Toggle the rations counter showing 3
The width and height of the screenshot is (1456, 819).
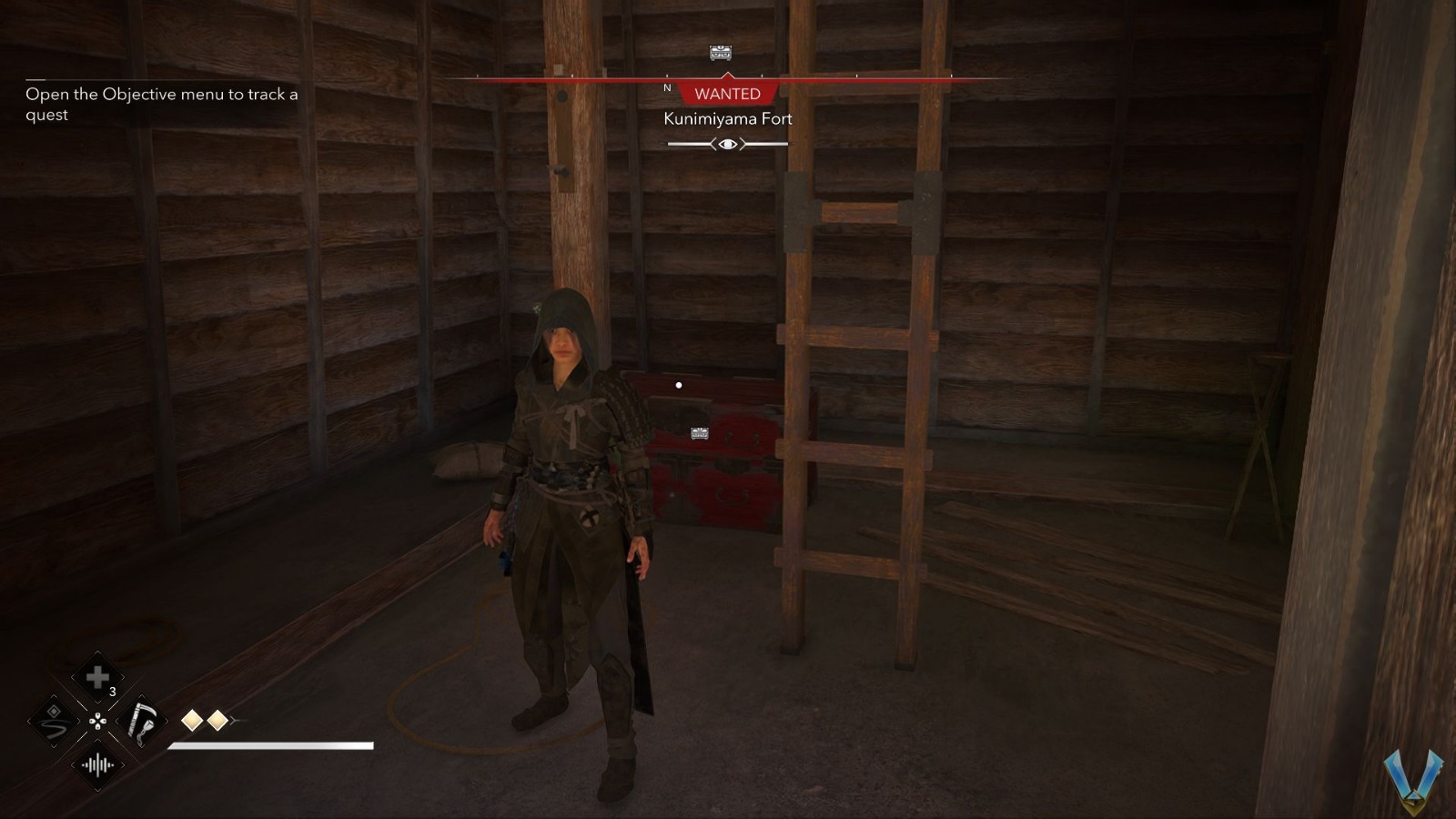point(112,693)
